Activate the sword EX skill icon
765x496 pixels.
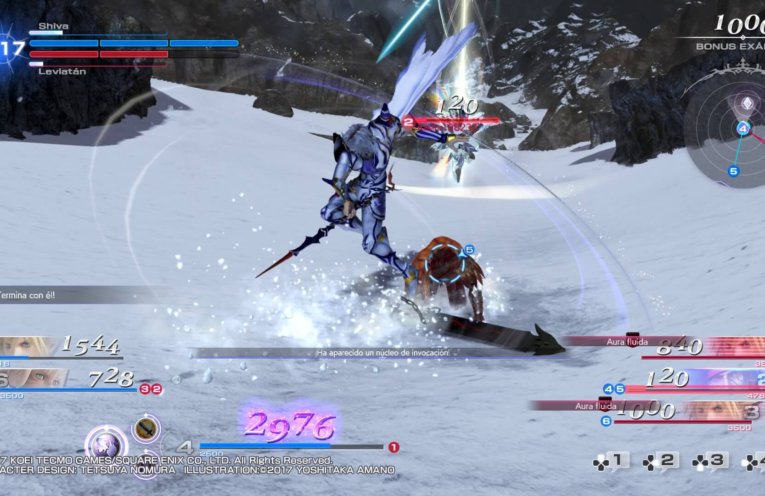[146, 427]
